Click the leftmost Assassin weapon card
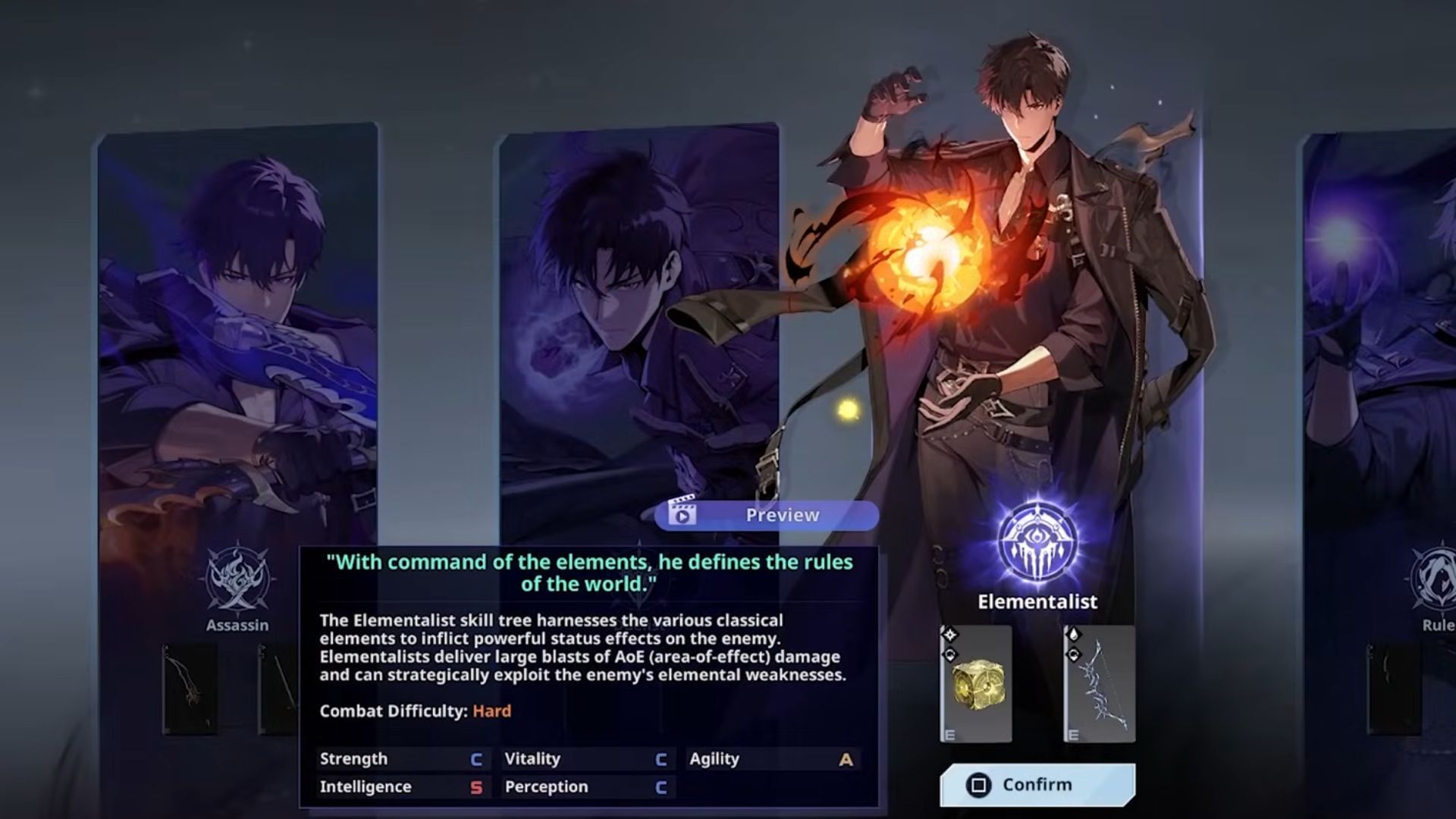Image resolution: width=1456 pixels, height=819 pixels. [x=190, y=690]
